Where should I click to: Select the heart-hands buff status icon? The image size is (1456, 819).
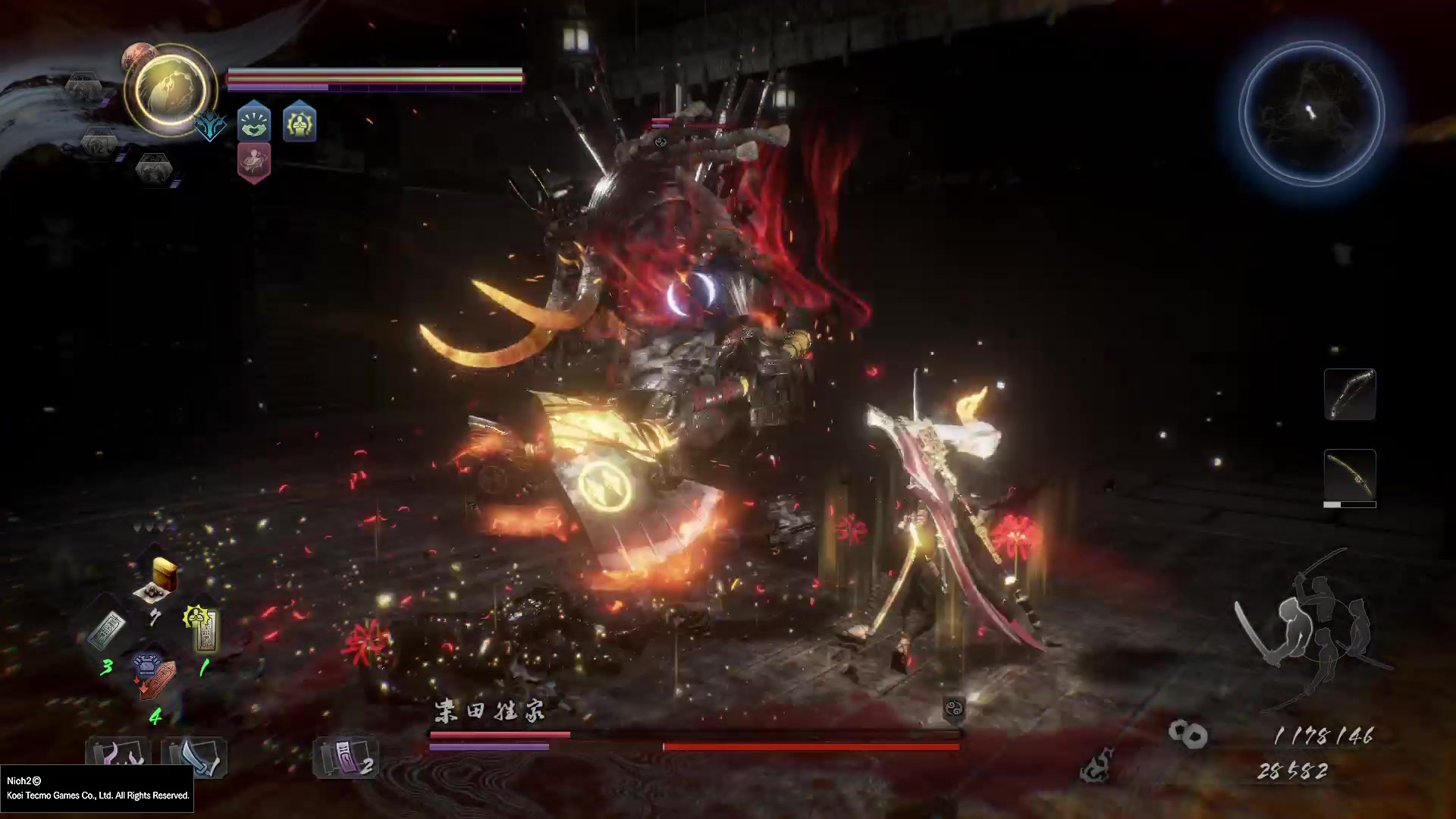pos(254,122)
